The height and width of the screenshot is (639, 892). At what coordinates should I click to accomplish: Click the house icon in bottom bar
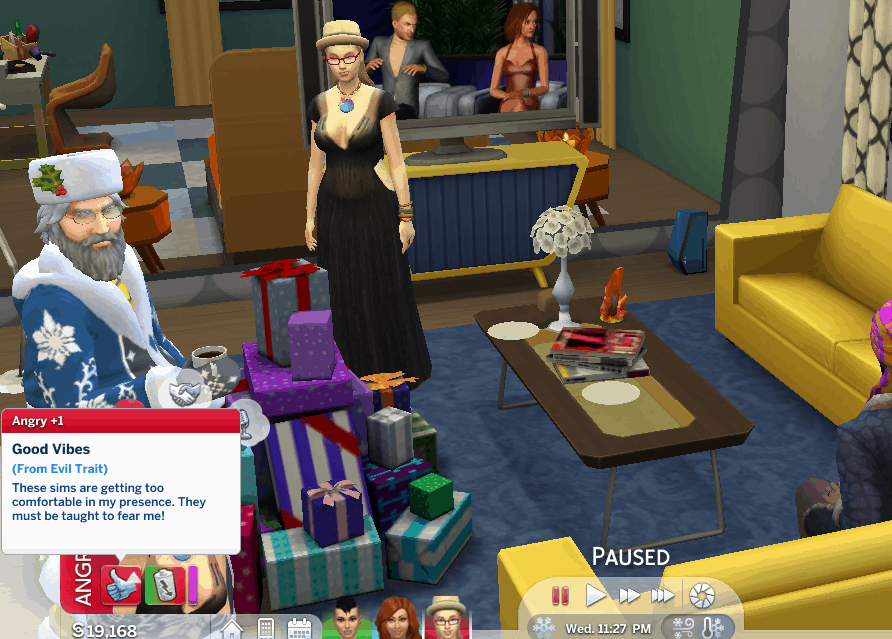tap(233, 630)
